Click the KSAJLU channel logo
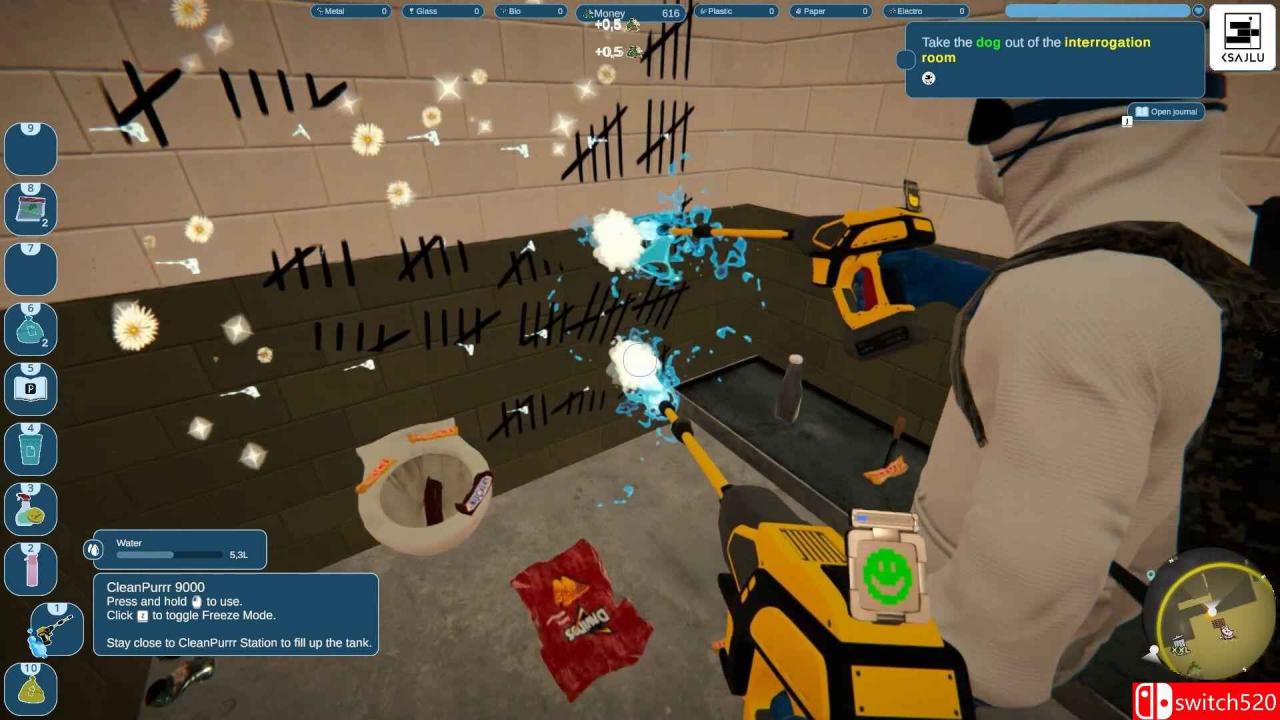 click(x=1242, y=38)
